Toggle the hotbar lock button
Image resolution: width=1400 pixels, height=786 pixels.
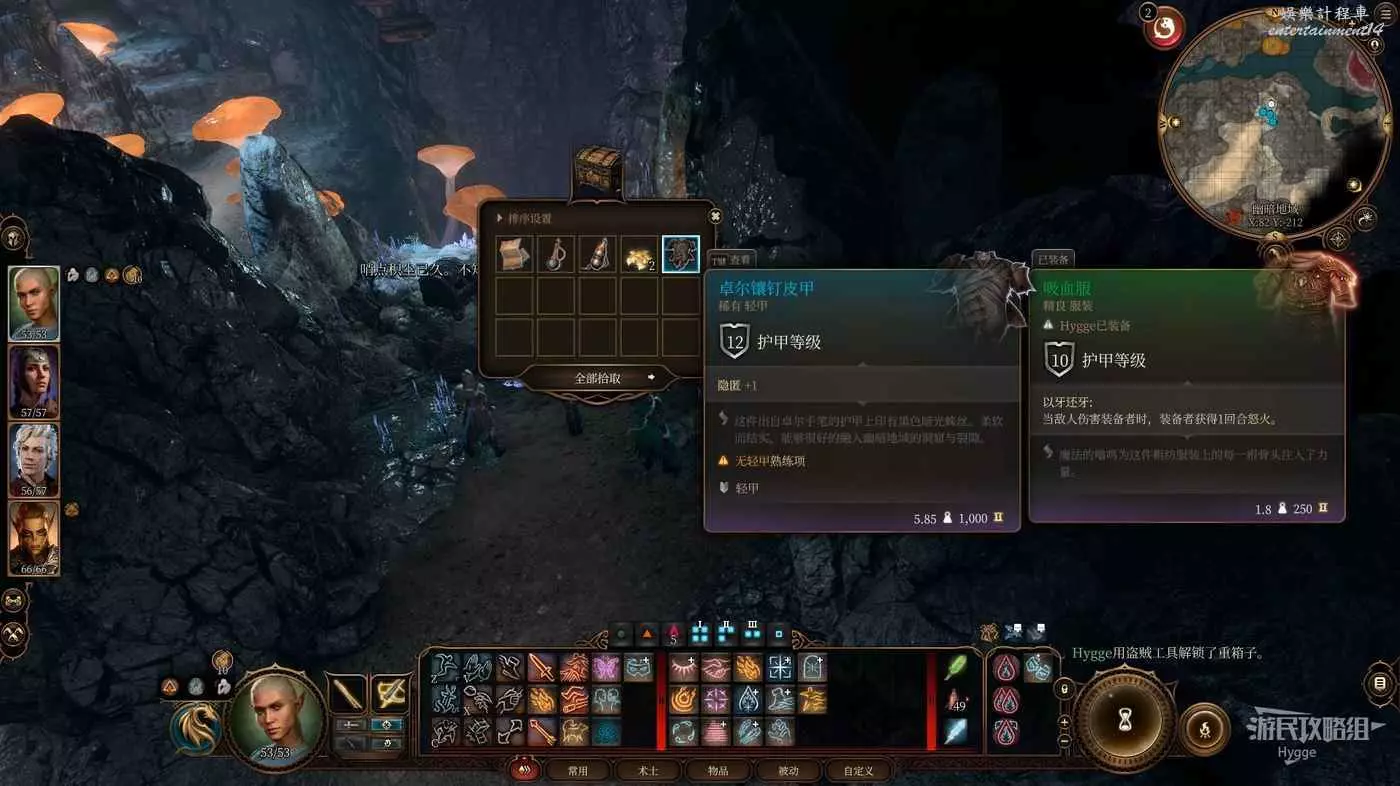coord(1065,690)
